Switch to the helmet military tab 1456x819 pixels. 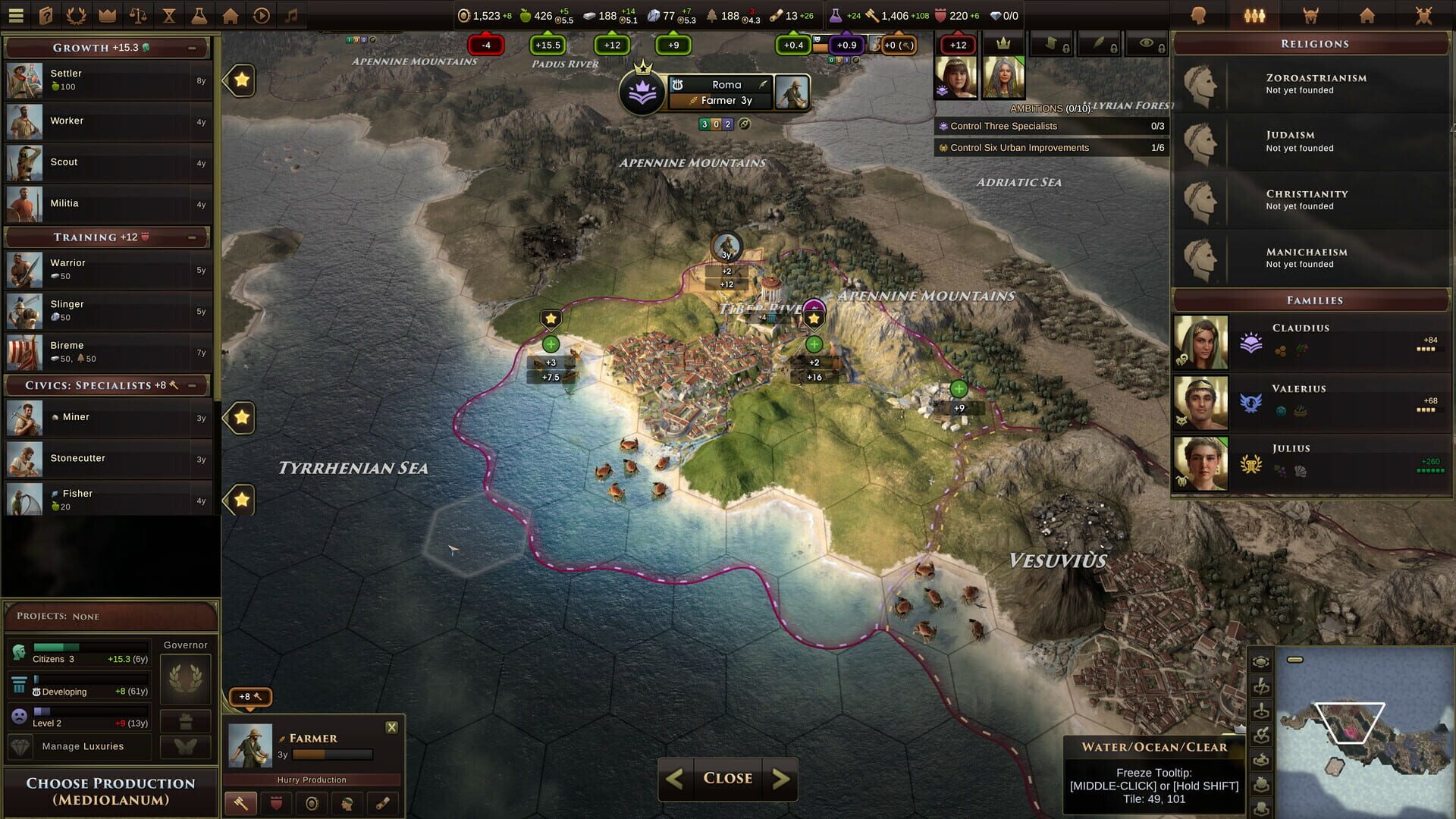1311,16
